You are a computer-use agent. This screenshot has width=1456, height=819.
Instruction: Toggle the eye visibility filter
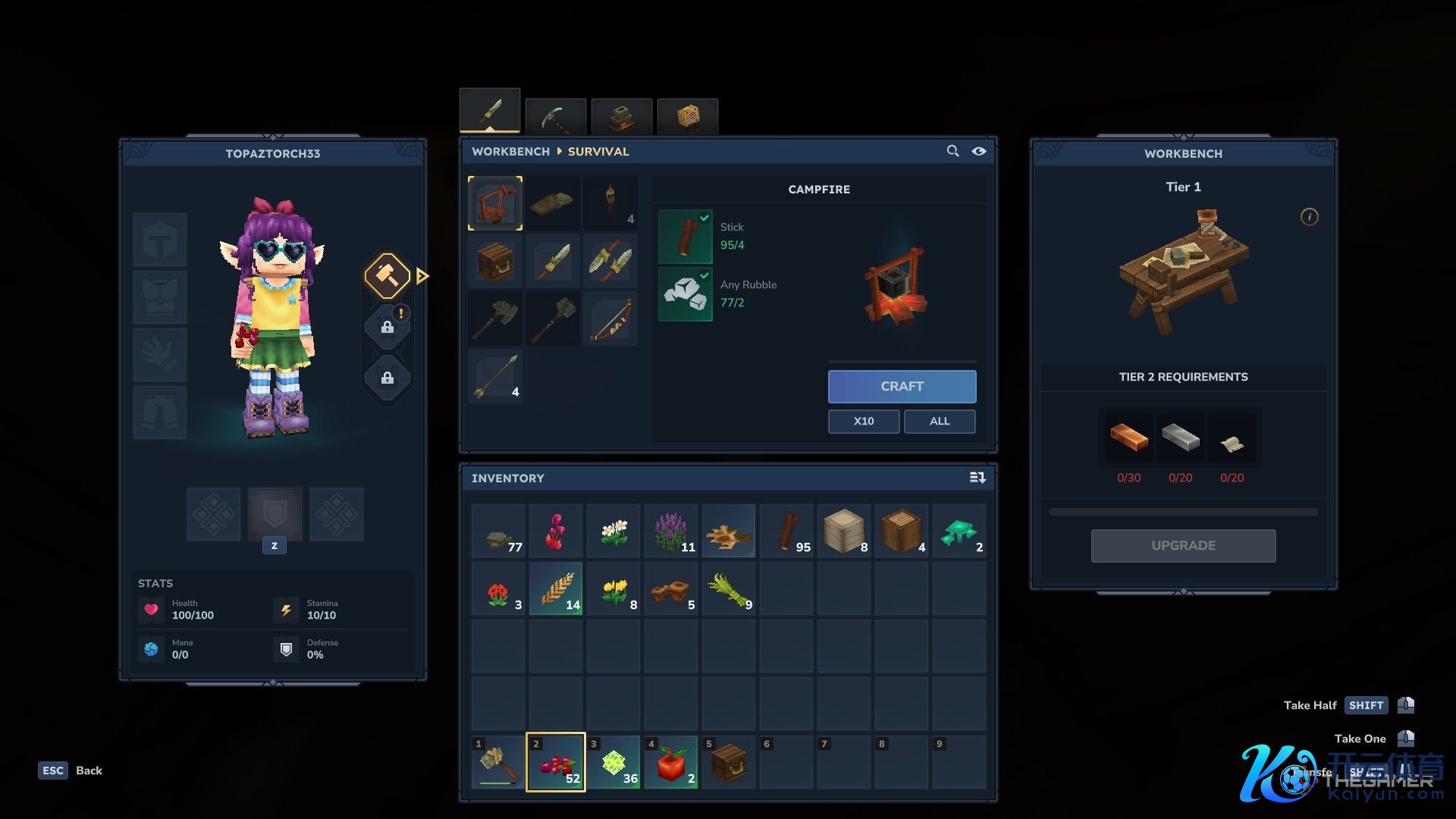979,151
